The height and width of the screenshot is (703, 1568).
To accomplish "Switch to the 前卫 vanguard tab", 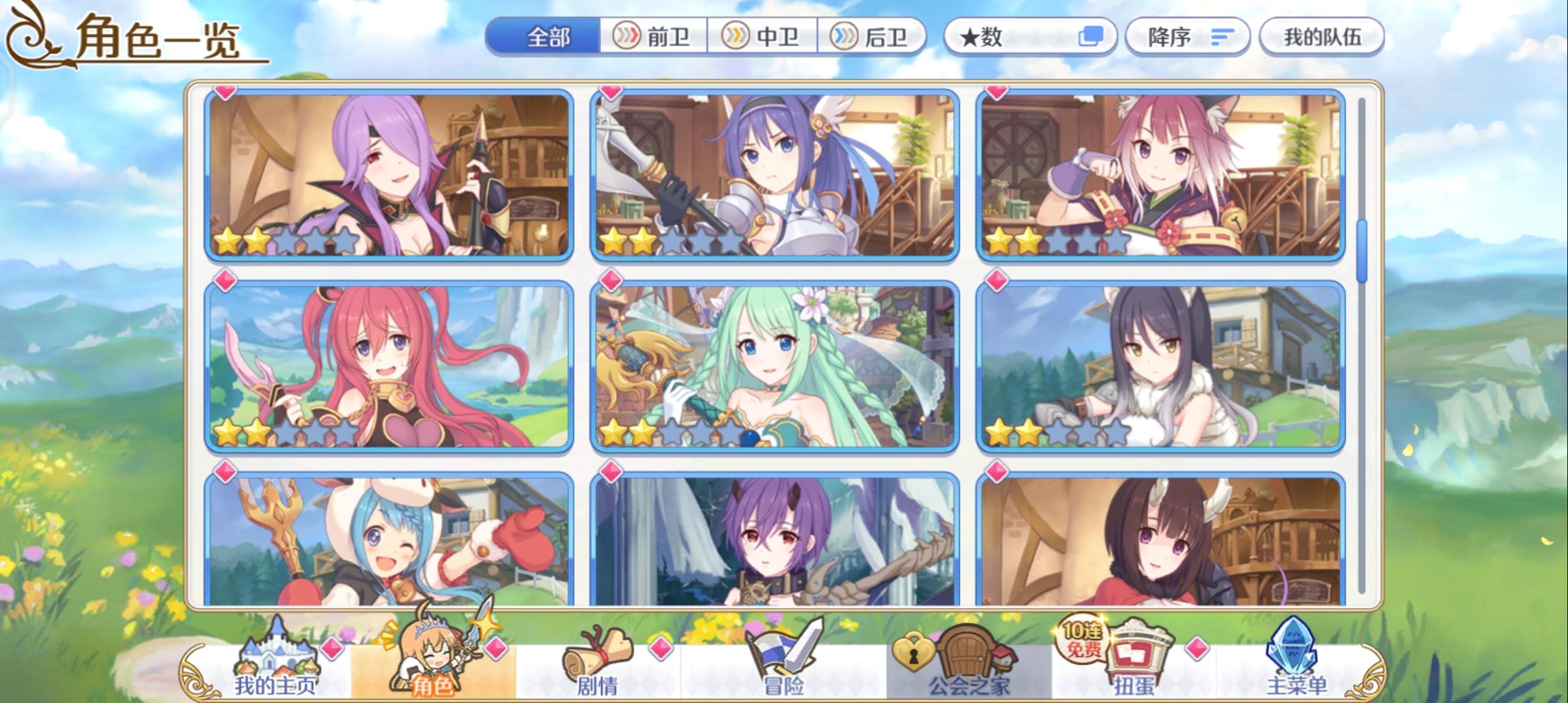I will pyautogui.click(x=652, y=37).
